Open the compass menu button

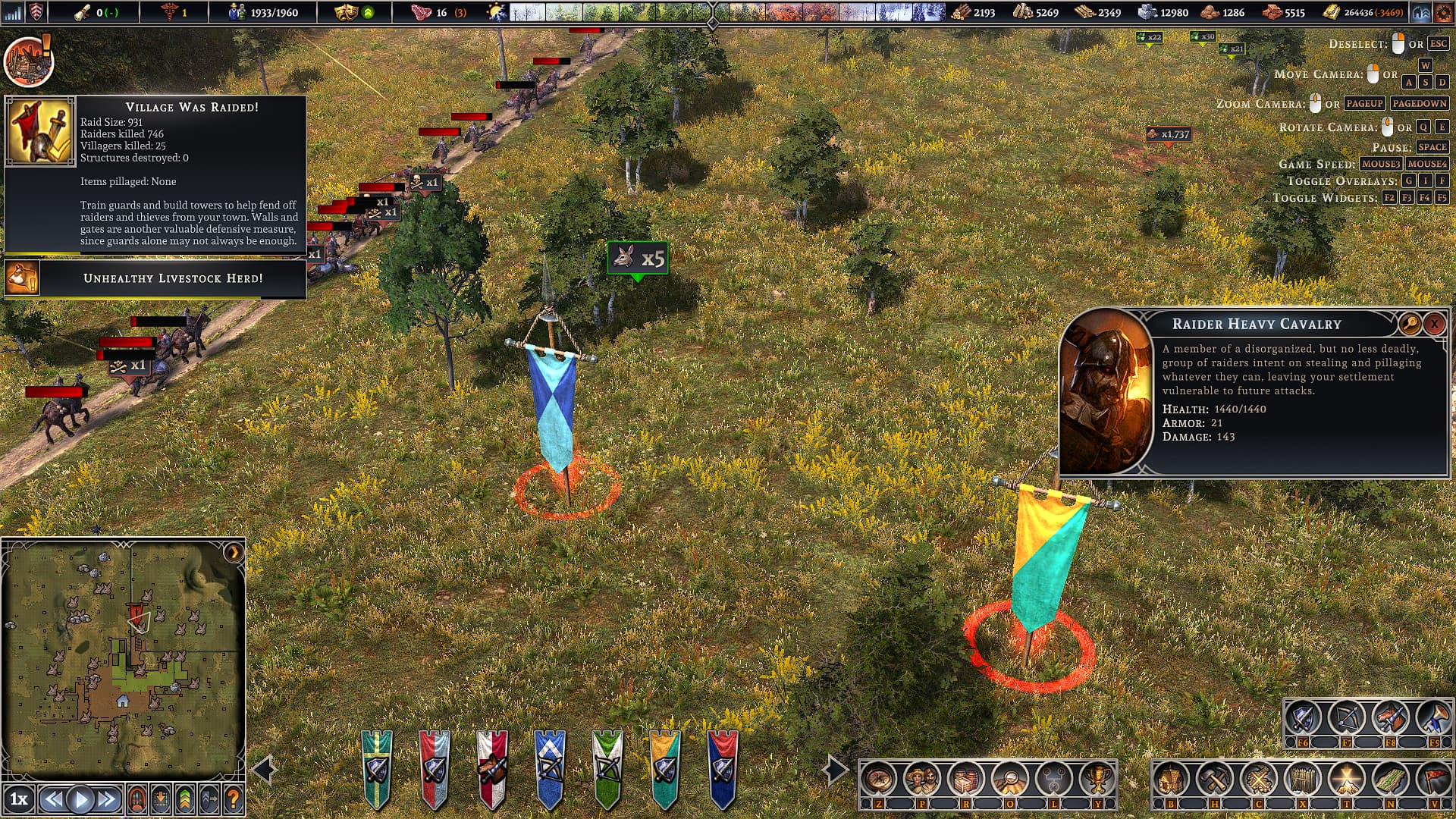pyautogui.click(x=880, y=778)
